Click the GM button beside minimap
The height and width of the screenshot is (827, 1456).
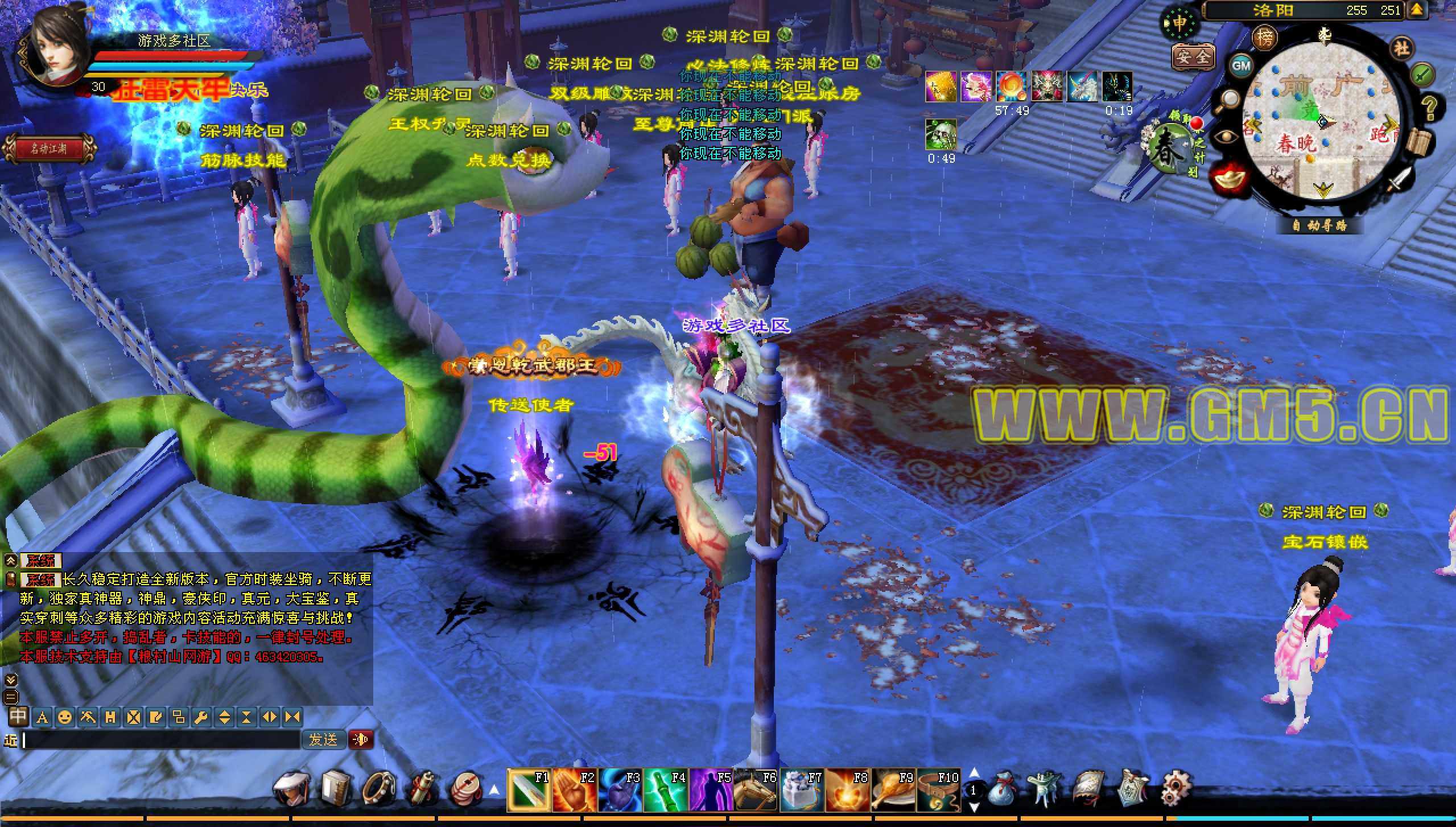coord(1240,65)
